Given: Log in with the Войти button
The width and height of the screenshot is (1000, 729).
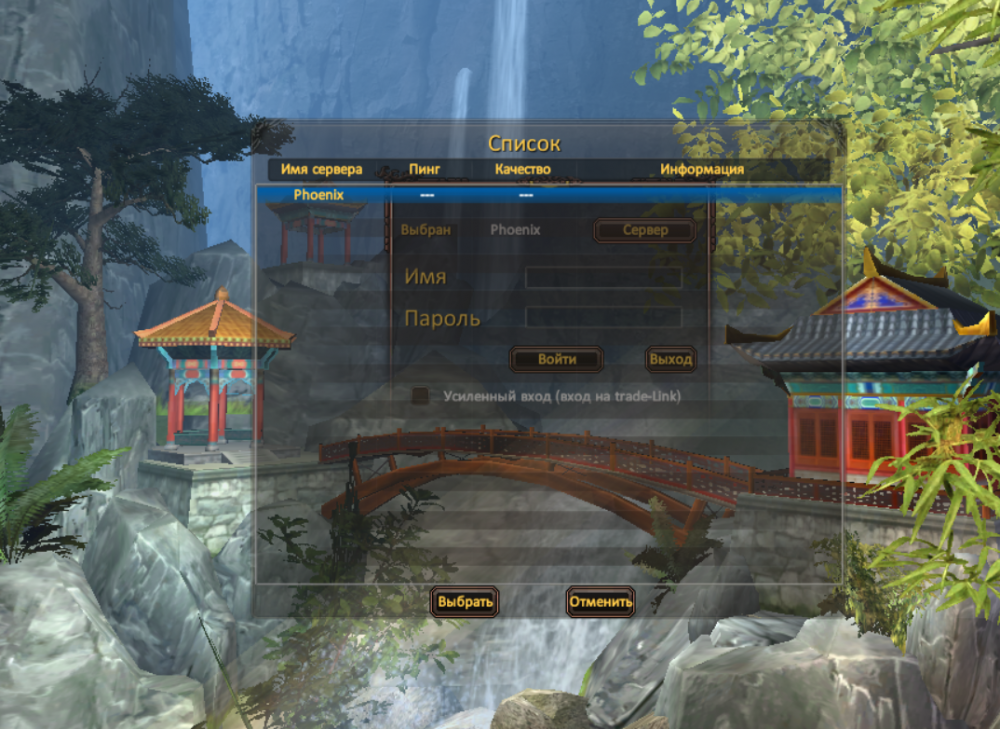Looking at the screenshot, I should tap(556, 359).
